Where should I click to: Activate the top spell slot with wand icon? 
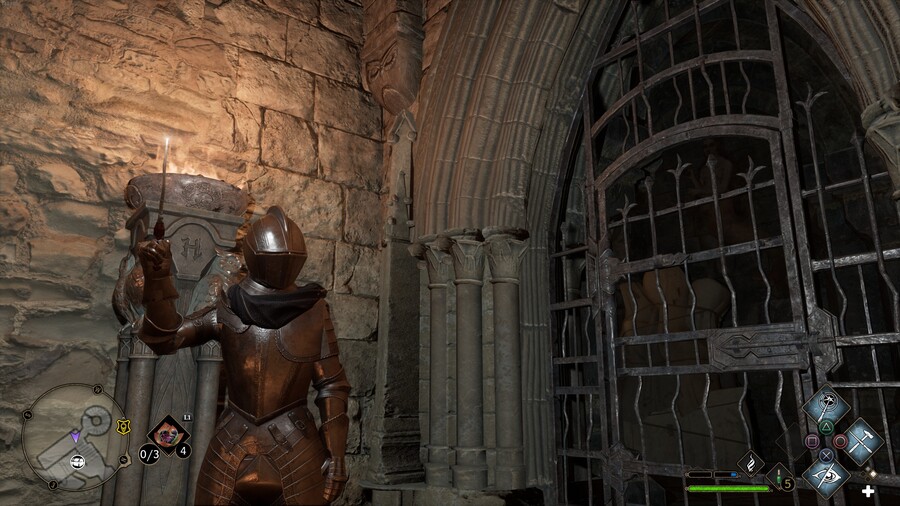[825, 406]
